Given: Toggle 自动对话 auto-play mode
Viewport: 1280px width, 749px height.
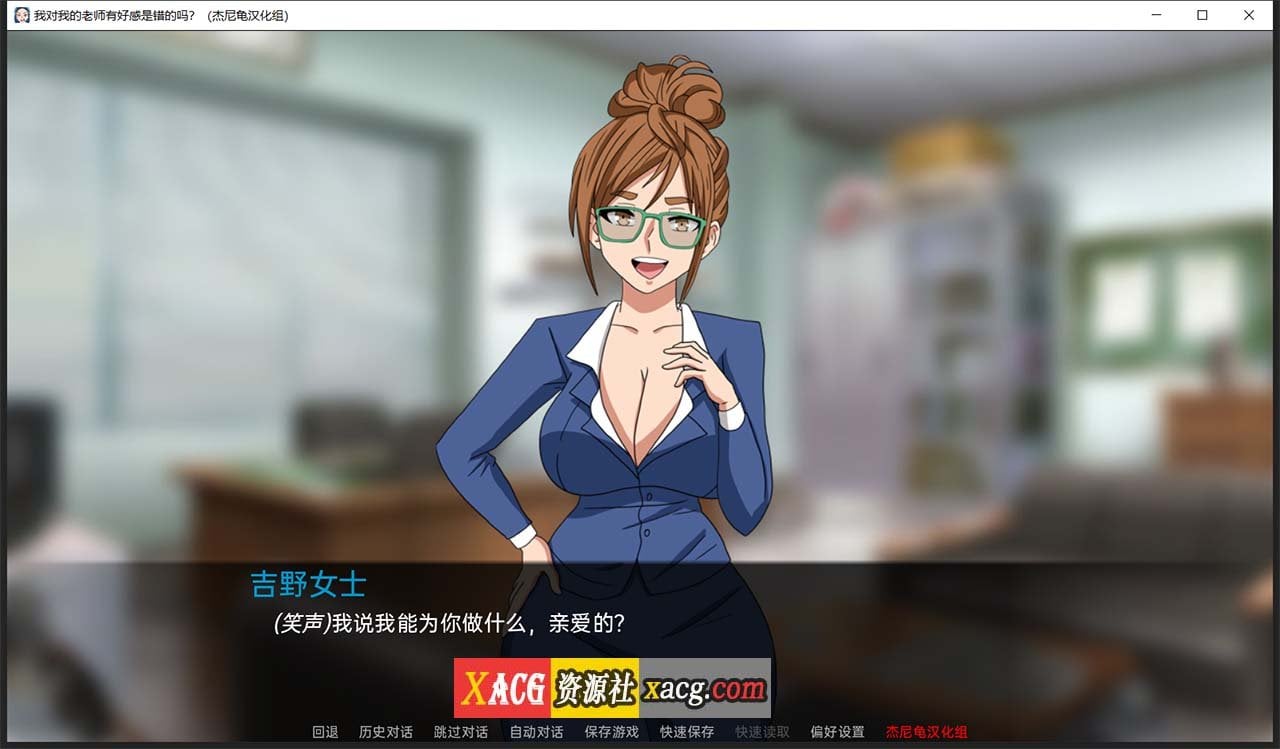Looking at the screenshot, I should (x=536, y=732).
